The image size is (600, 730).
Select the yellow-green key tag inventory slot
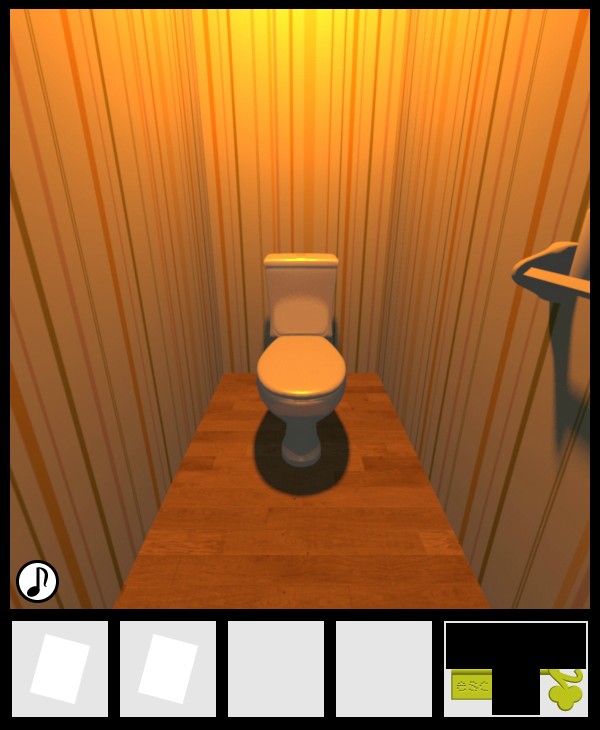516,668
